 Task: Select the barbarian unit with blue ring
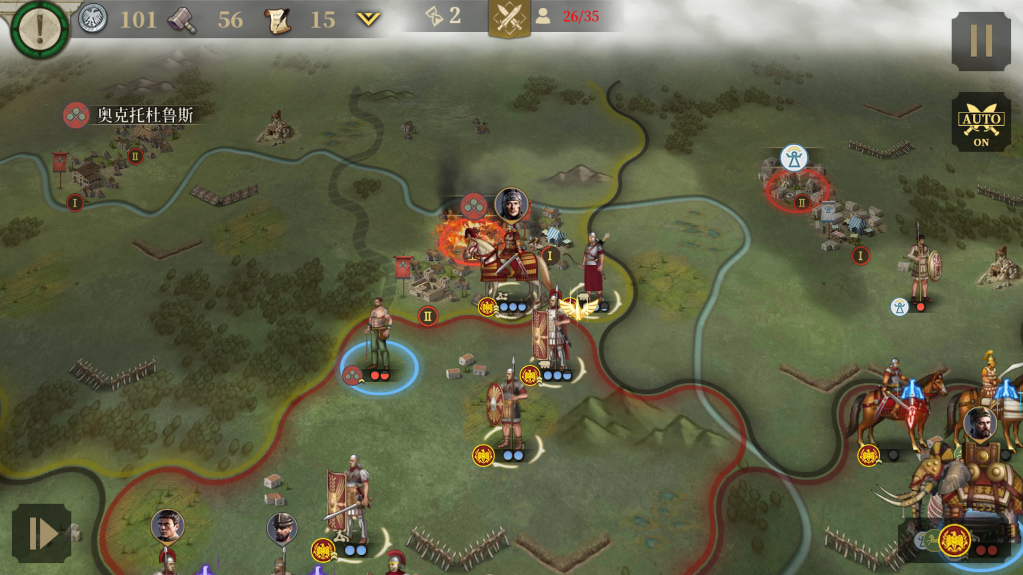(x=377, y=335)
